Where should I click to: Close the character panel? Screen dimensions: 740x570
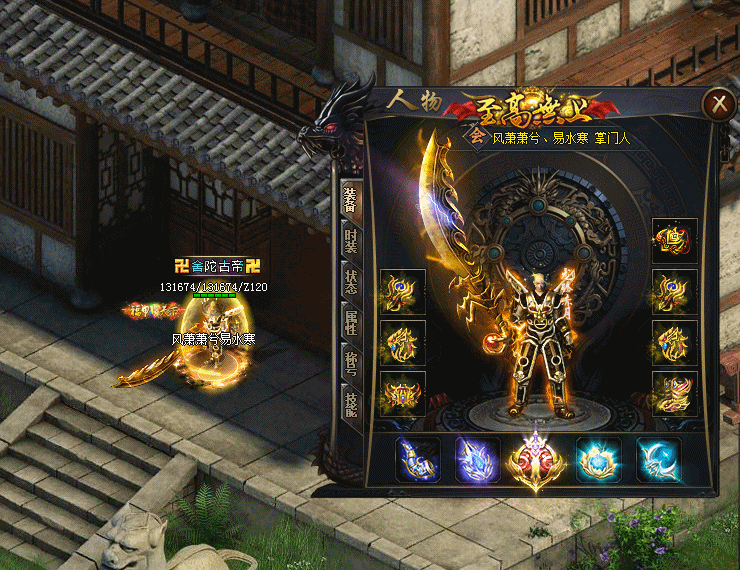(715, 103)
